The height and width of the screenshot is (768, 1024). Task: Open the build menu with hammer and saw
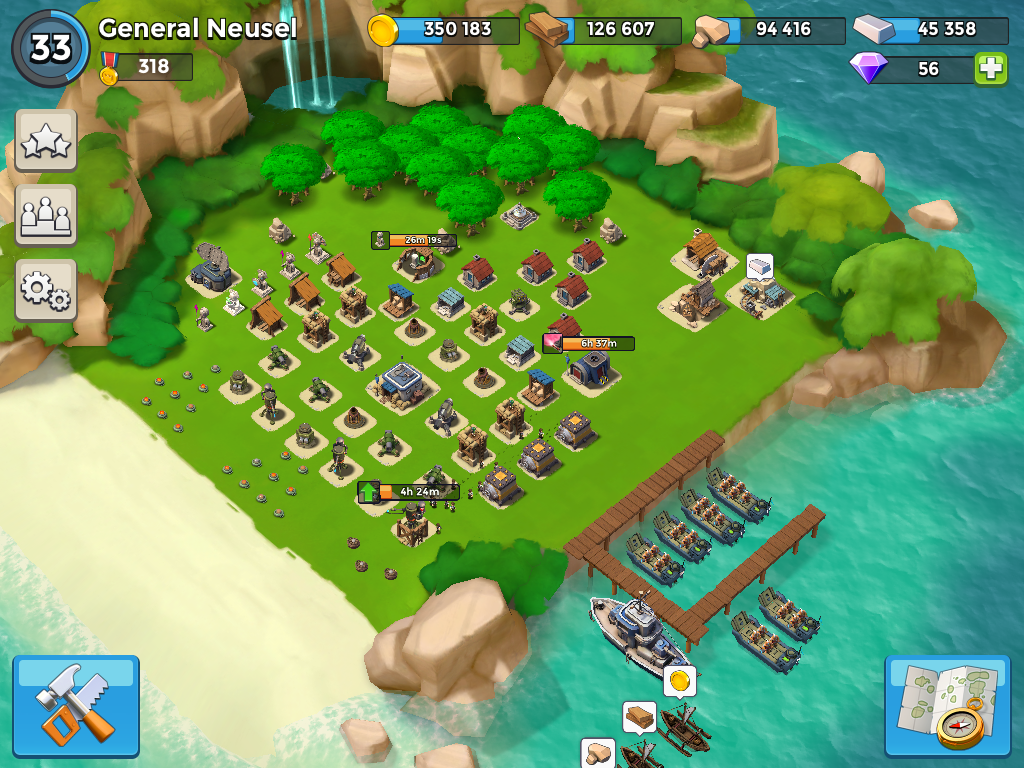pos(76,705)
